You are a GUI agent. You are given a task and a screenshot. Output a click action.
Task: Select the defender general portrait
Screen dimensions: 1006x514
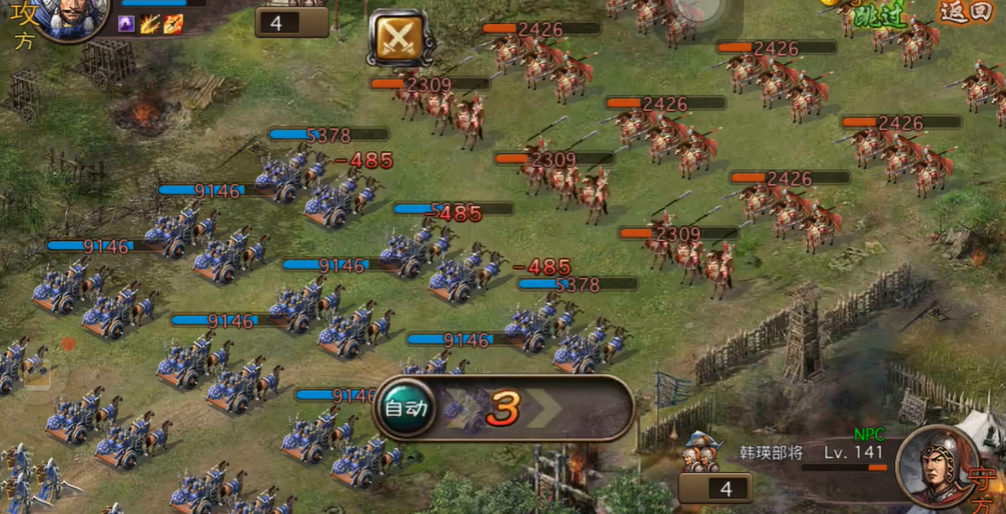pos(936,465)
